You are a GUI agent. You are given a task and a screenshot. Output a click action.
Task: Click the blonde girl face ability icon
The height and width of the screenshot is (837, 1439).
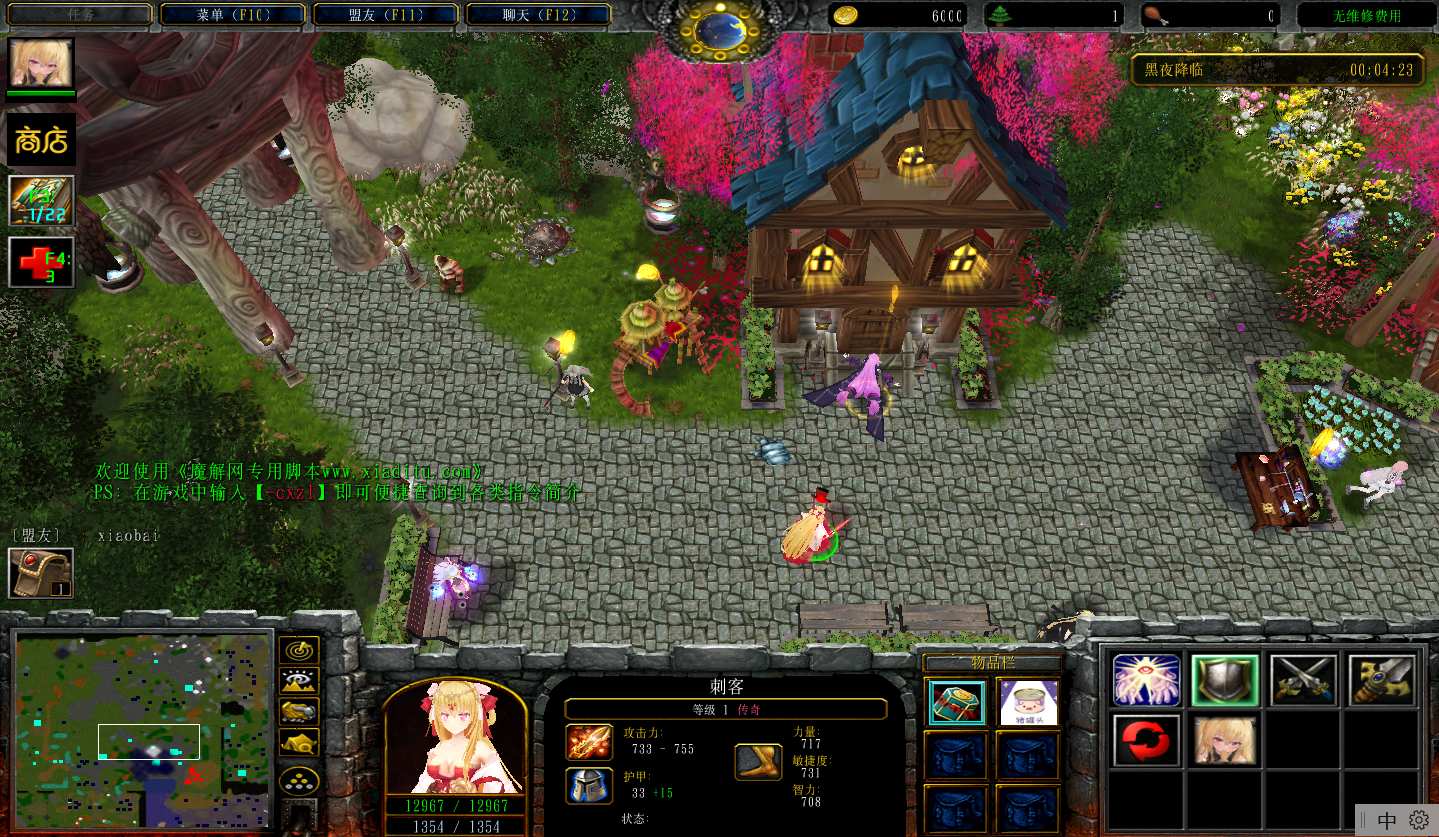point(1225,740)
